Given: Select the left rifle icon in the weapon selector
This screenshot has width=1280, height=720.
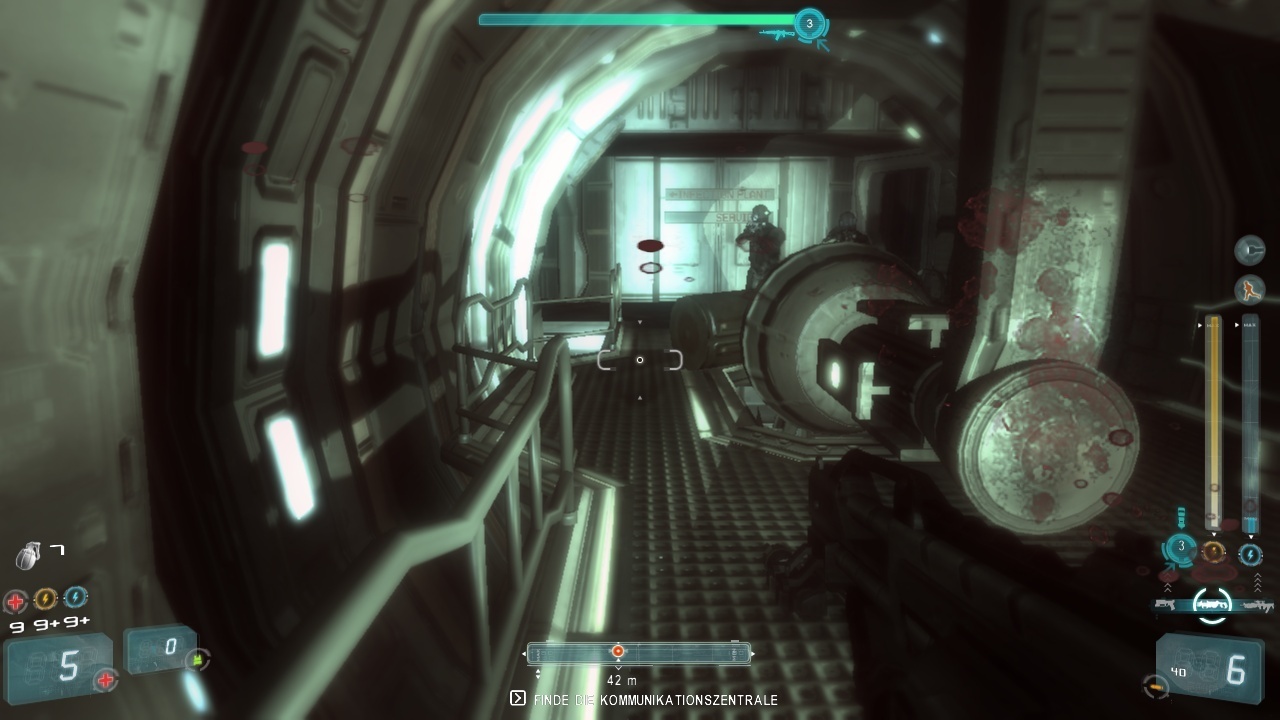Looking at the screenshot, I should pos(1163,605).
